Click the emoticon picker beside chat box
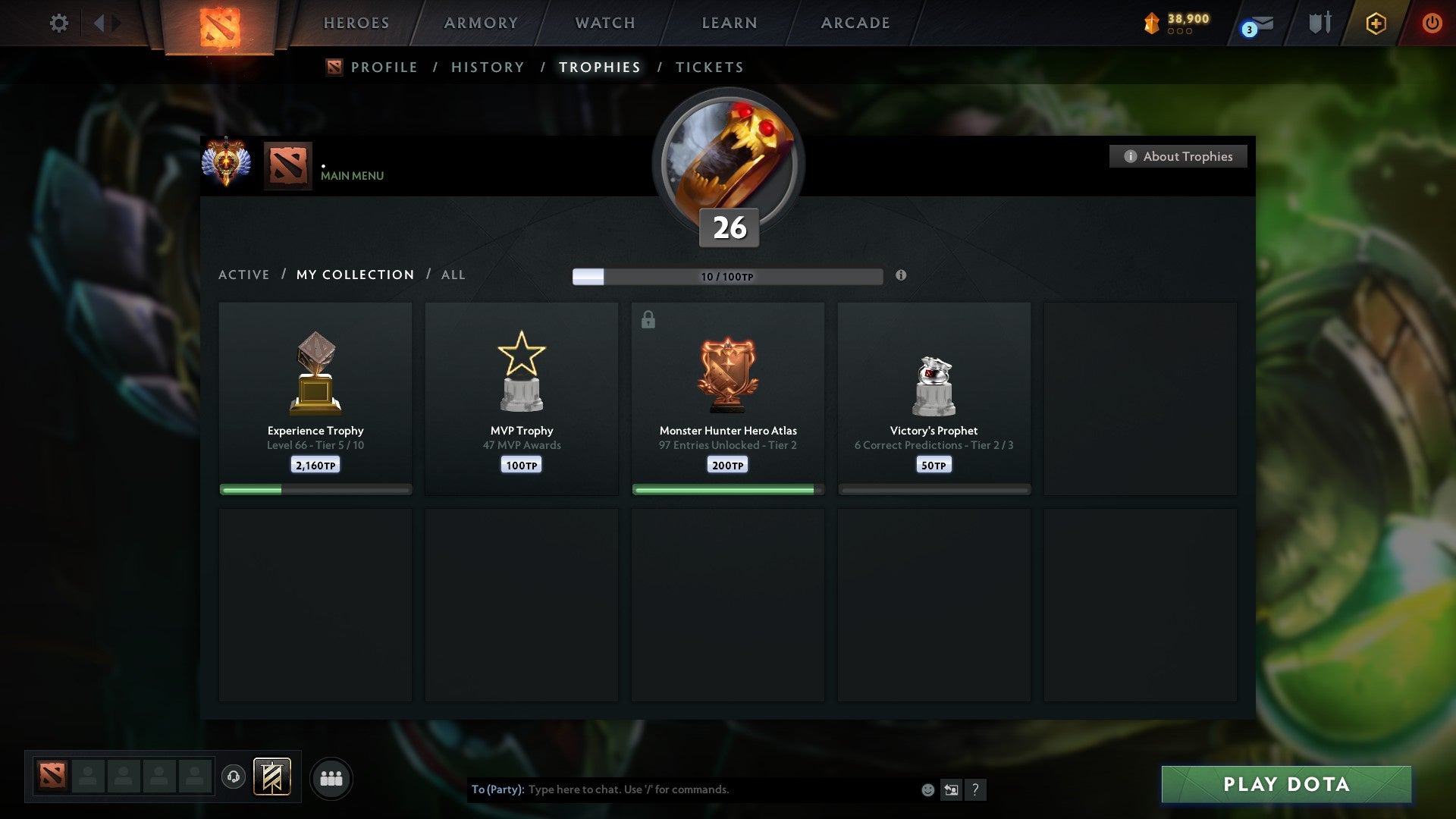This screenshot has width=1456, height=819. click(928, 789)
